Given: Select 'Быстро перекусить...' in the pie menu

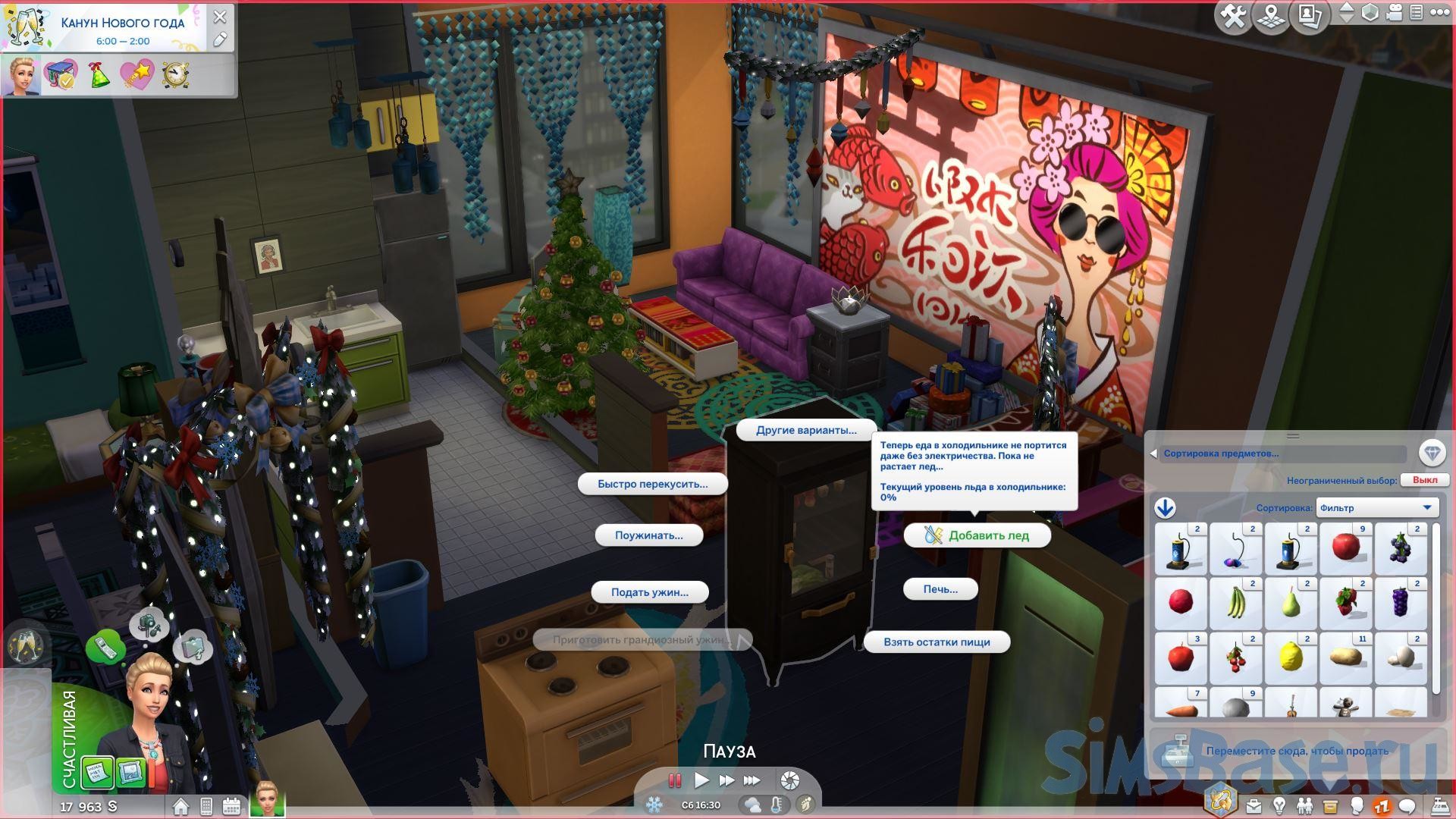Looking at the screenshot, I should click(652, 484).
